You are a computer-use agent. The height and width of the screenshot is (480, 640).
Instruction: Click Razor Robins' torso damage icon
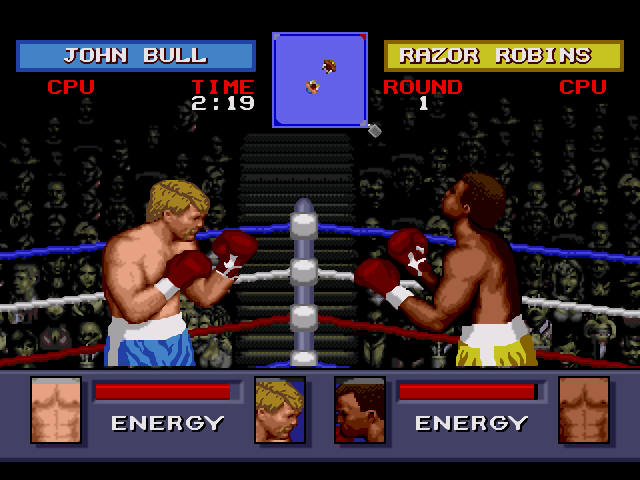584,410
